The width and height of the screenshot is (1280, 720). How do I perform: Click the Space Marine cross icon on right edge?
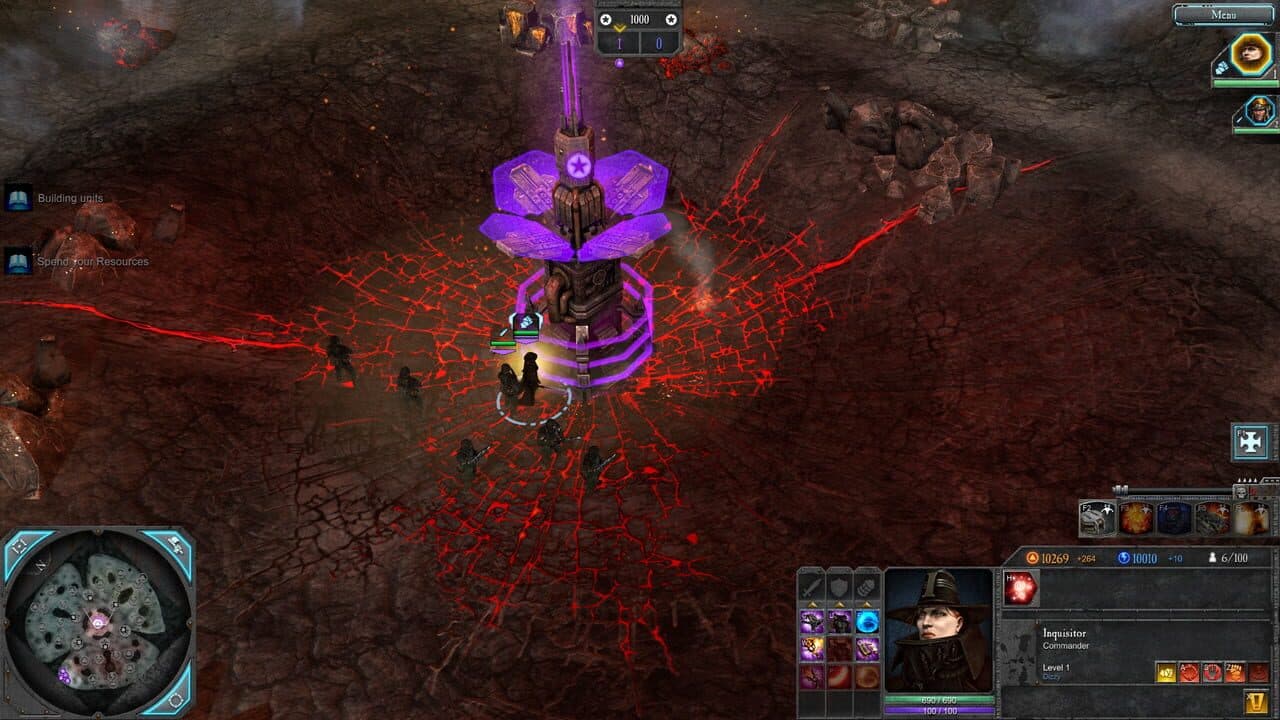point(1248,441)
